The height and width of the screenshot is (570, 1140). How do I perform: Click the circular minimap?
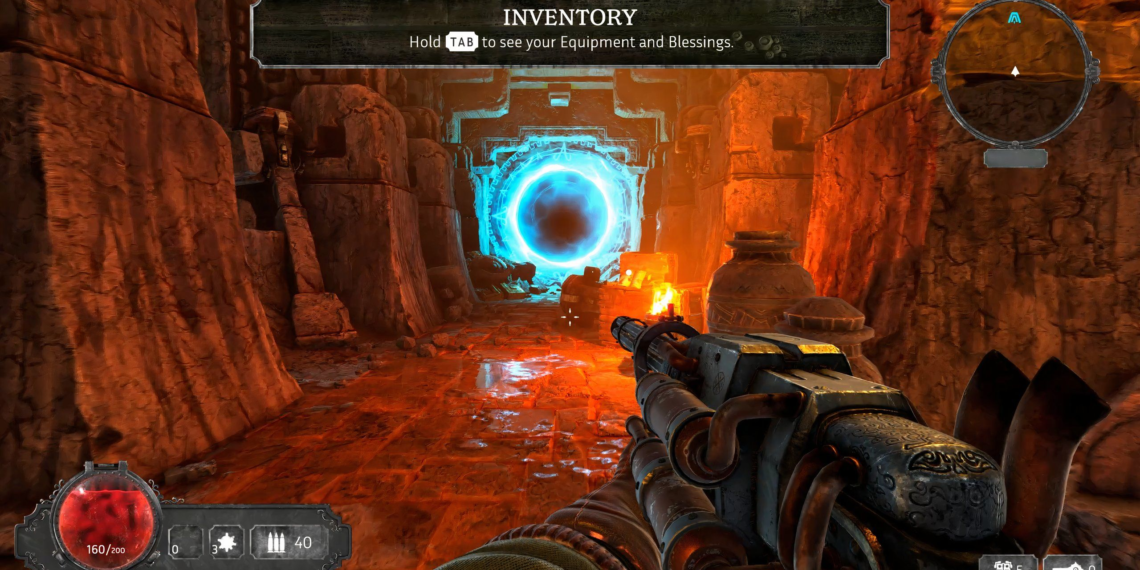tap(1015, 72)
